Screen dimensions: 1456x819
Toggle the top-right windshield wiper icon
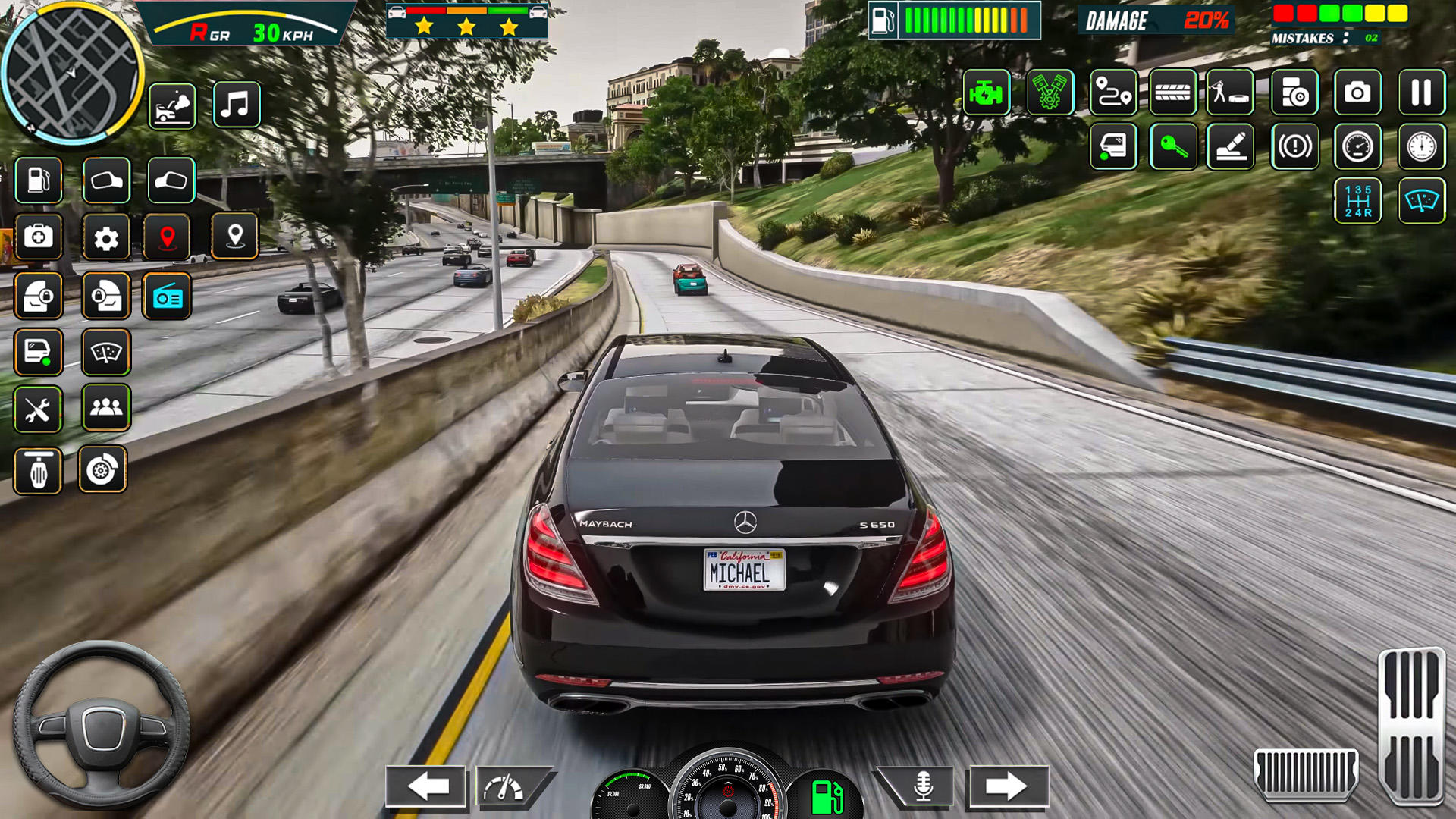click(x=1421, y=202)
